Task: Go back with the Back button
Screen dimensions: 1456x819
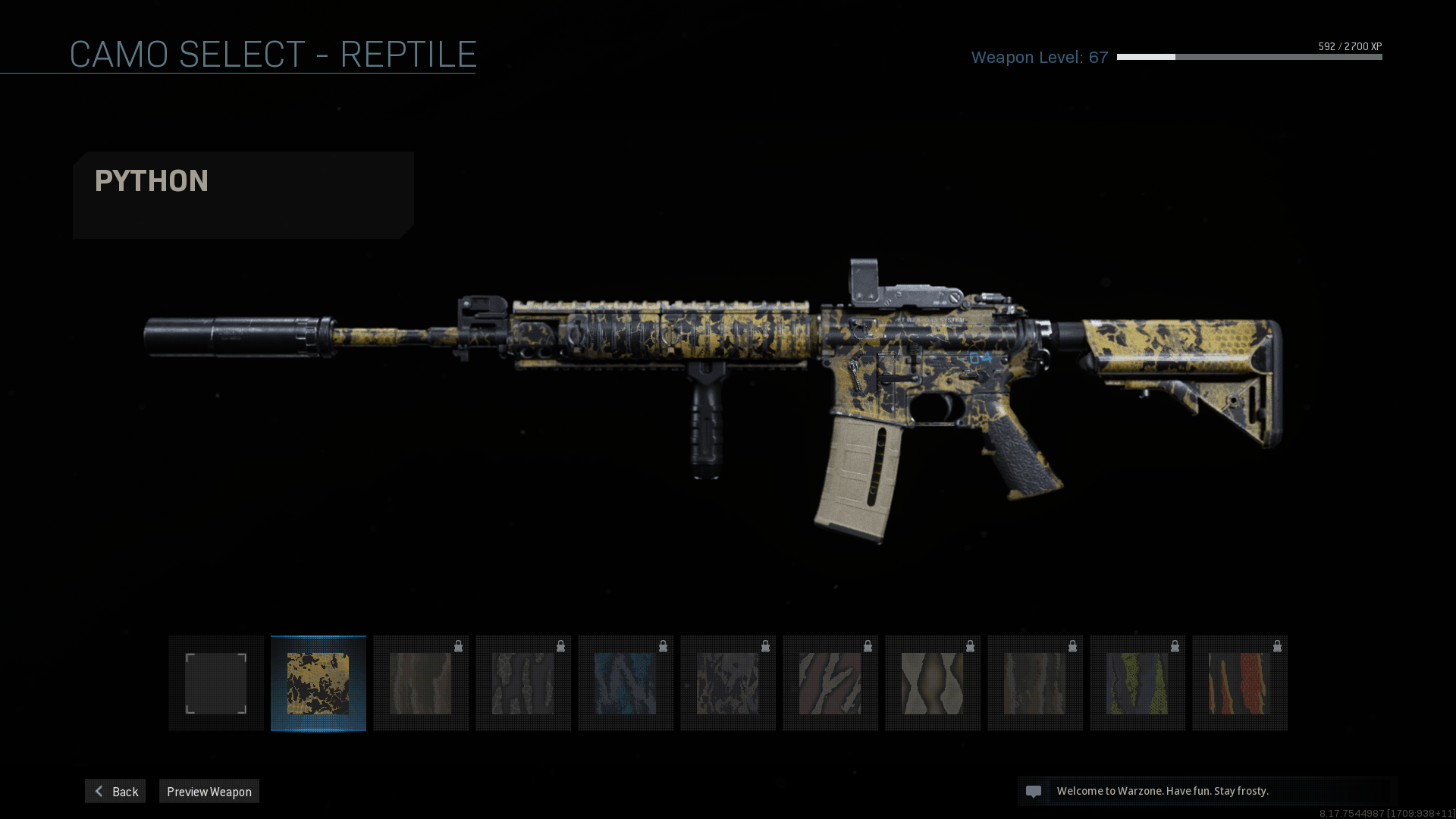Action: (115, 791)
